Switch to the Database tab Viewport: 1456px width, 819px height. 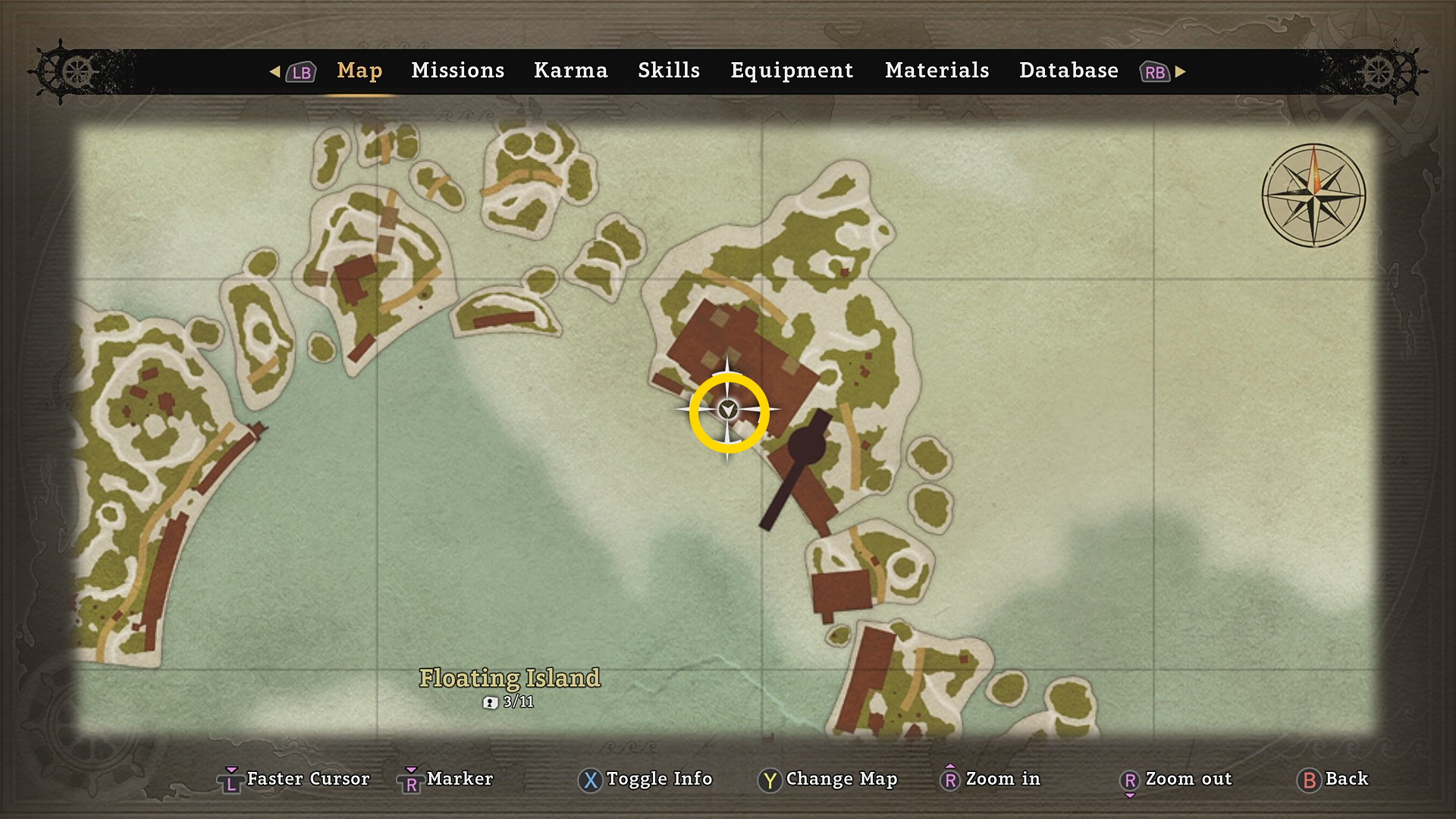tap(1068, 71)
